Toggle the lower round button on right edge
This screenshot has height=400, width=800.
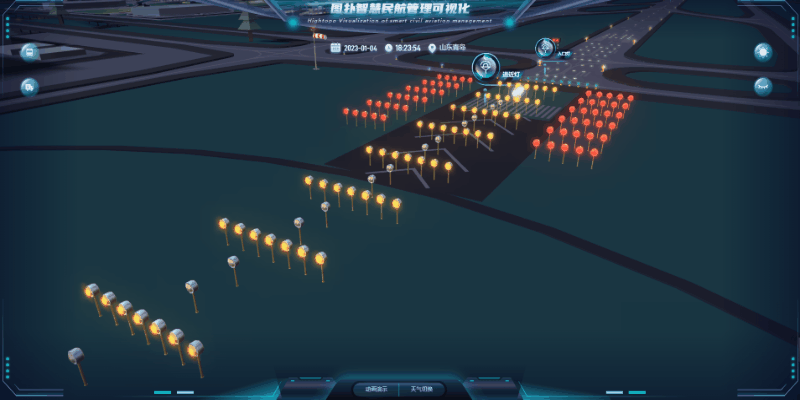coord(763,87)
